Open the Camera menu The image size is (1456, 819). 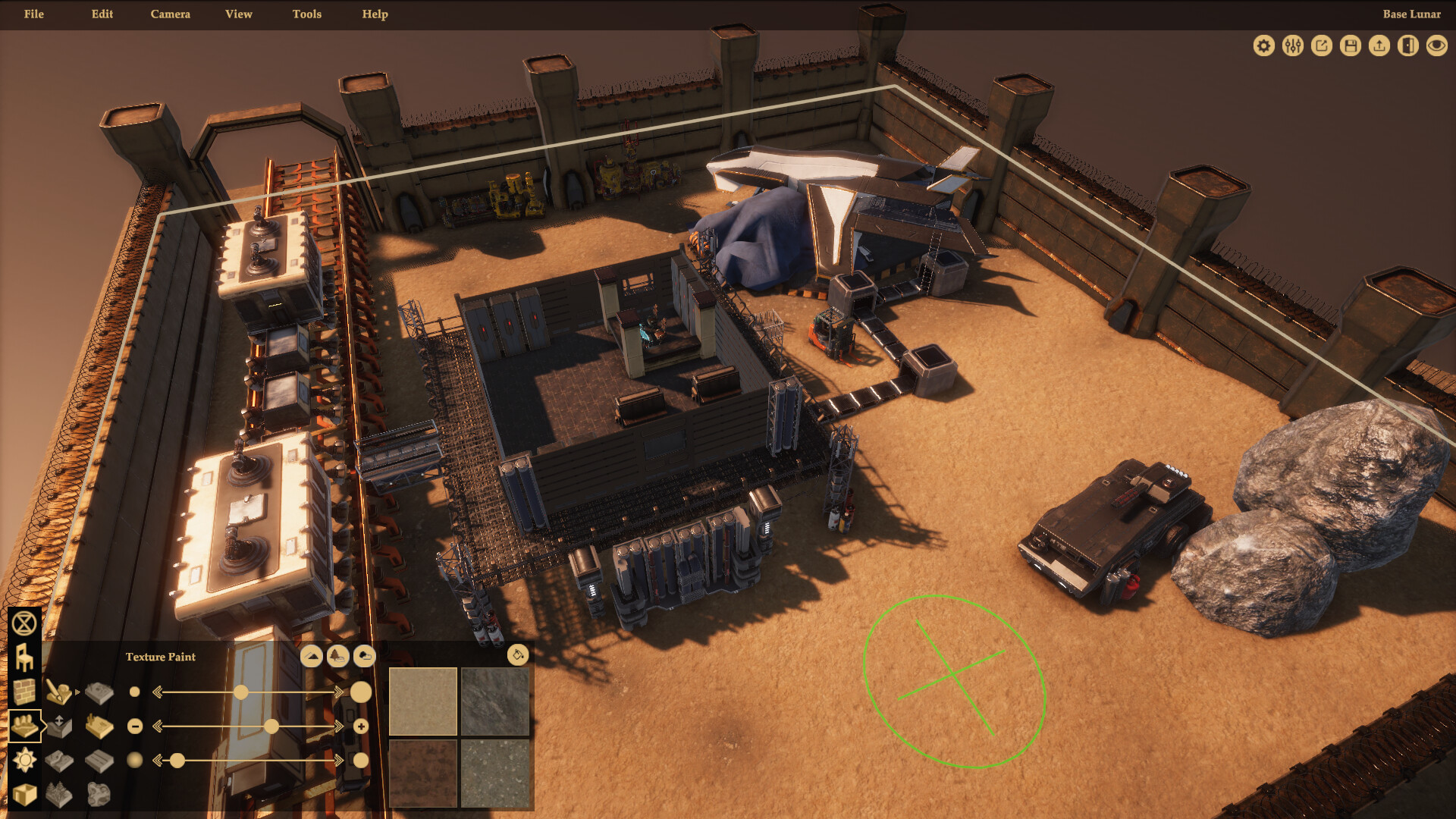tap(170, 14)
